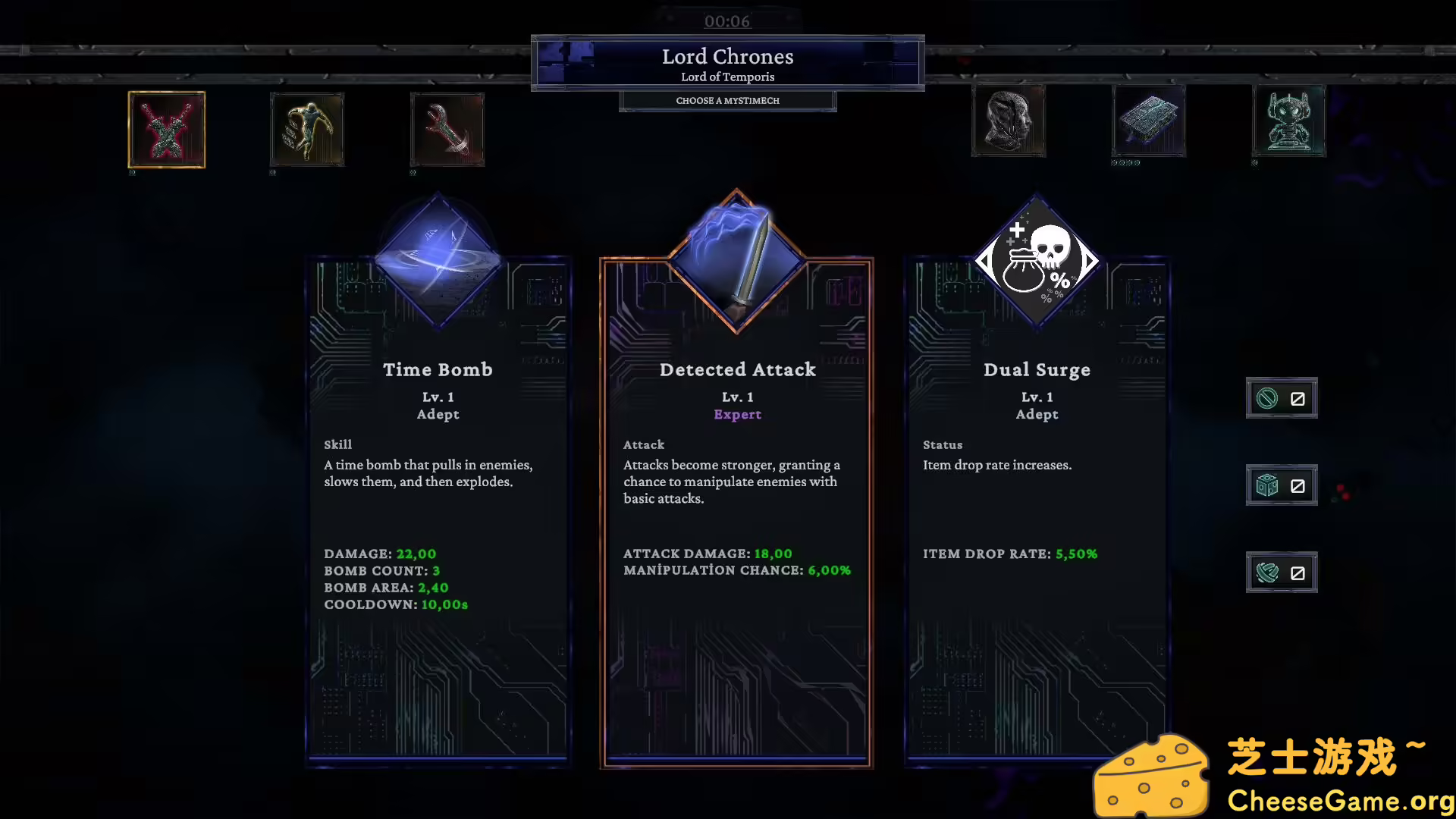Click the skull loot bag emblem above Dual Surge

pos(1036,261)
